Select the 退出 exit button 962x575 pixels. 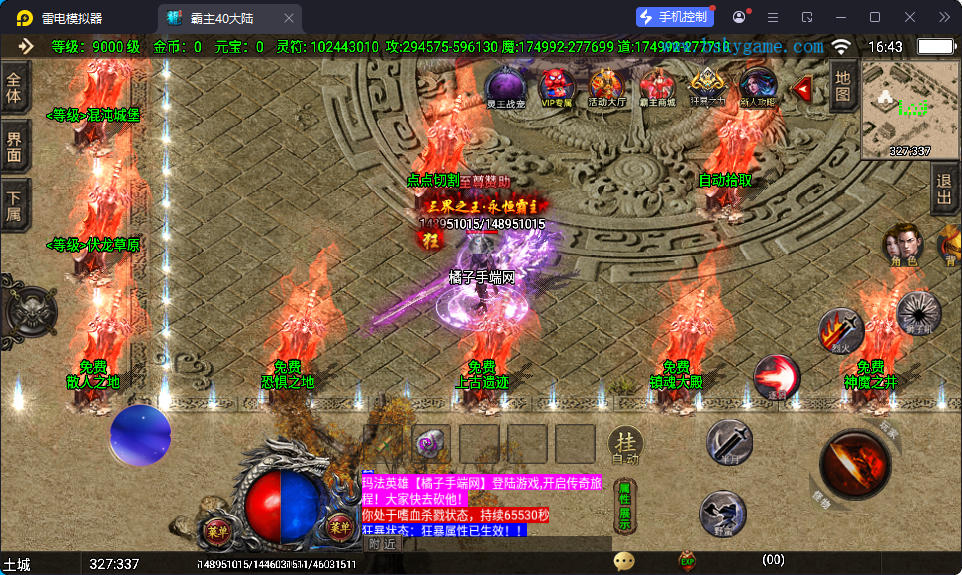943,189
